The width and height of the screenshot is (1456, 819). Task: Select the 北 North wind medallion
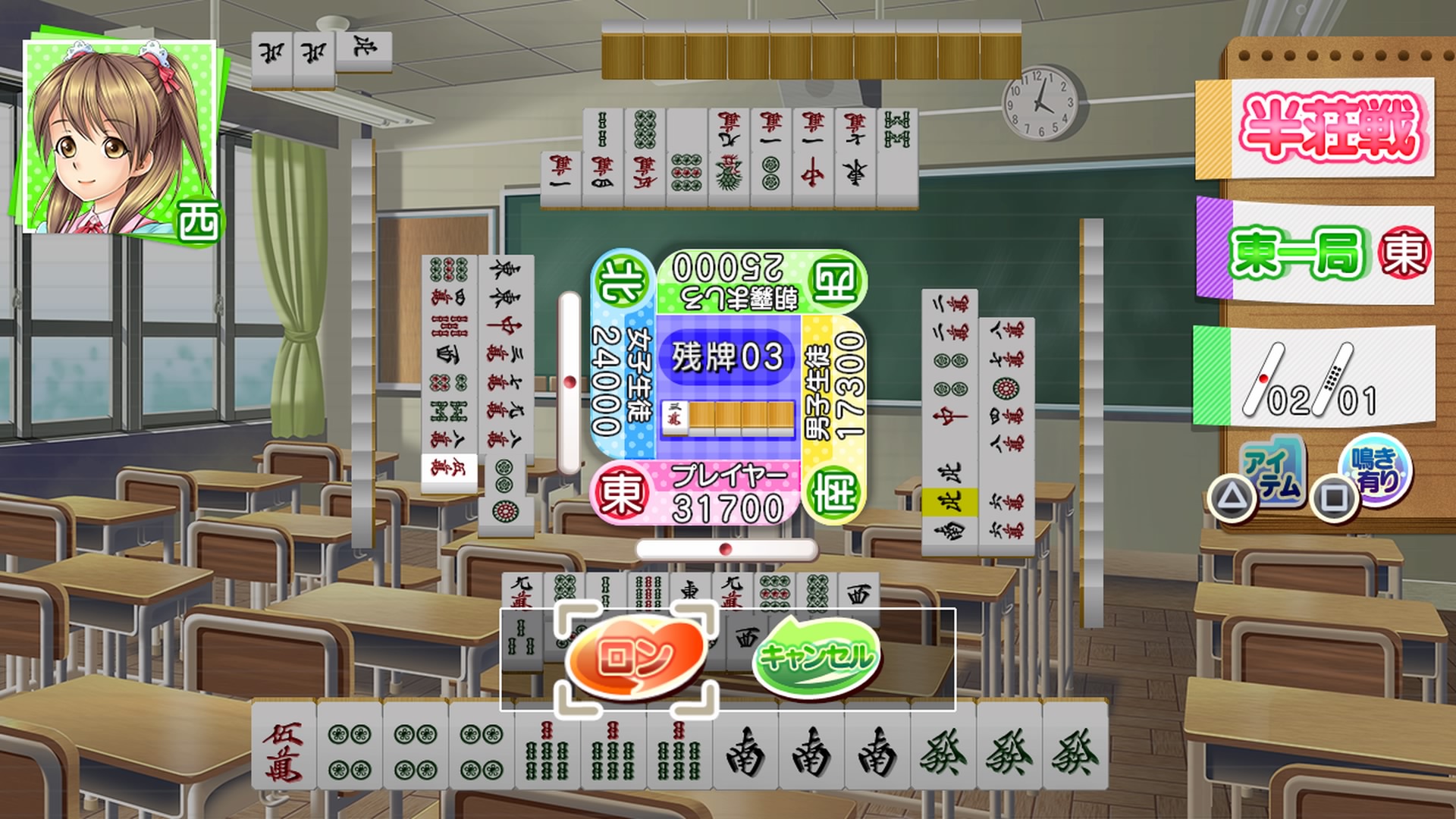coord(620,275)
